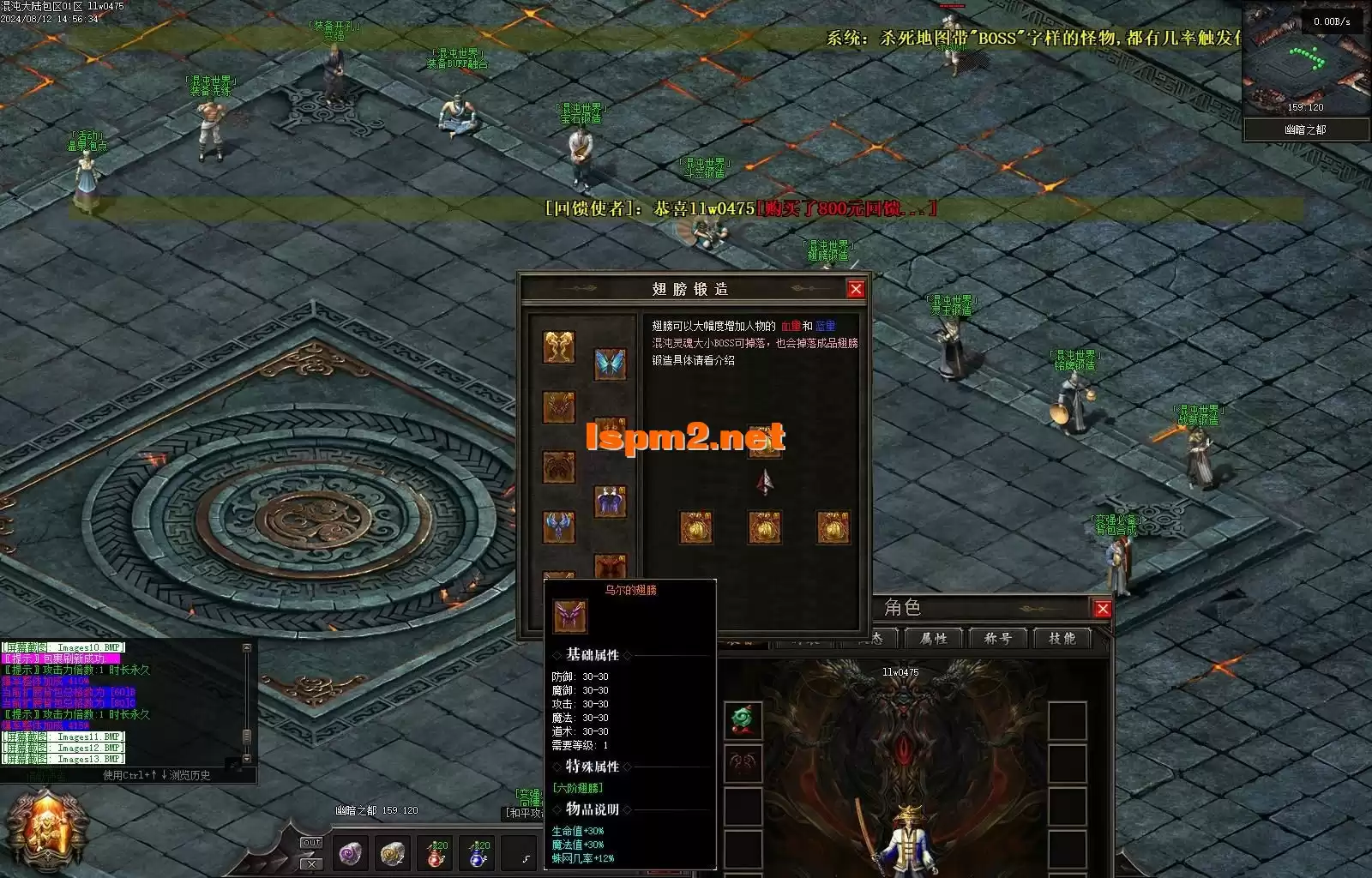This screenshot has height=878, width=1372.
Task: Switch to the 属性 attributes tab
Action: pyautogui.click(x=933, y=638)
